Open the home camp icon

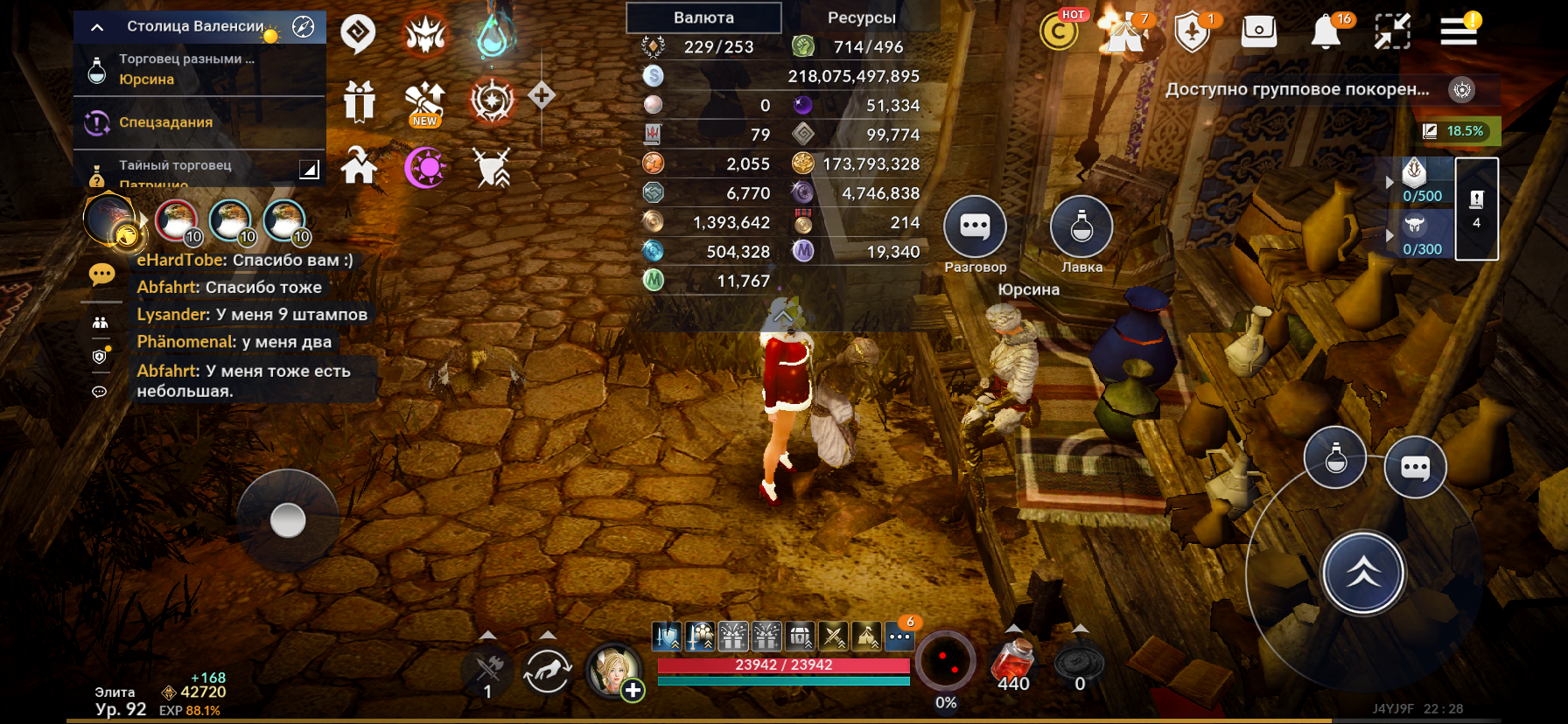click(359, 166)
